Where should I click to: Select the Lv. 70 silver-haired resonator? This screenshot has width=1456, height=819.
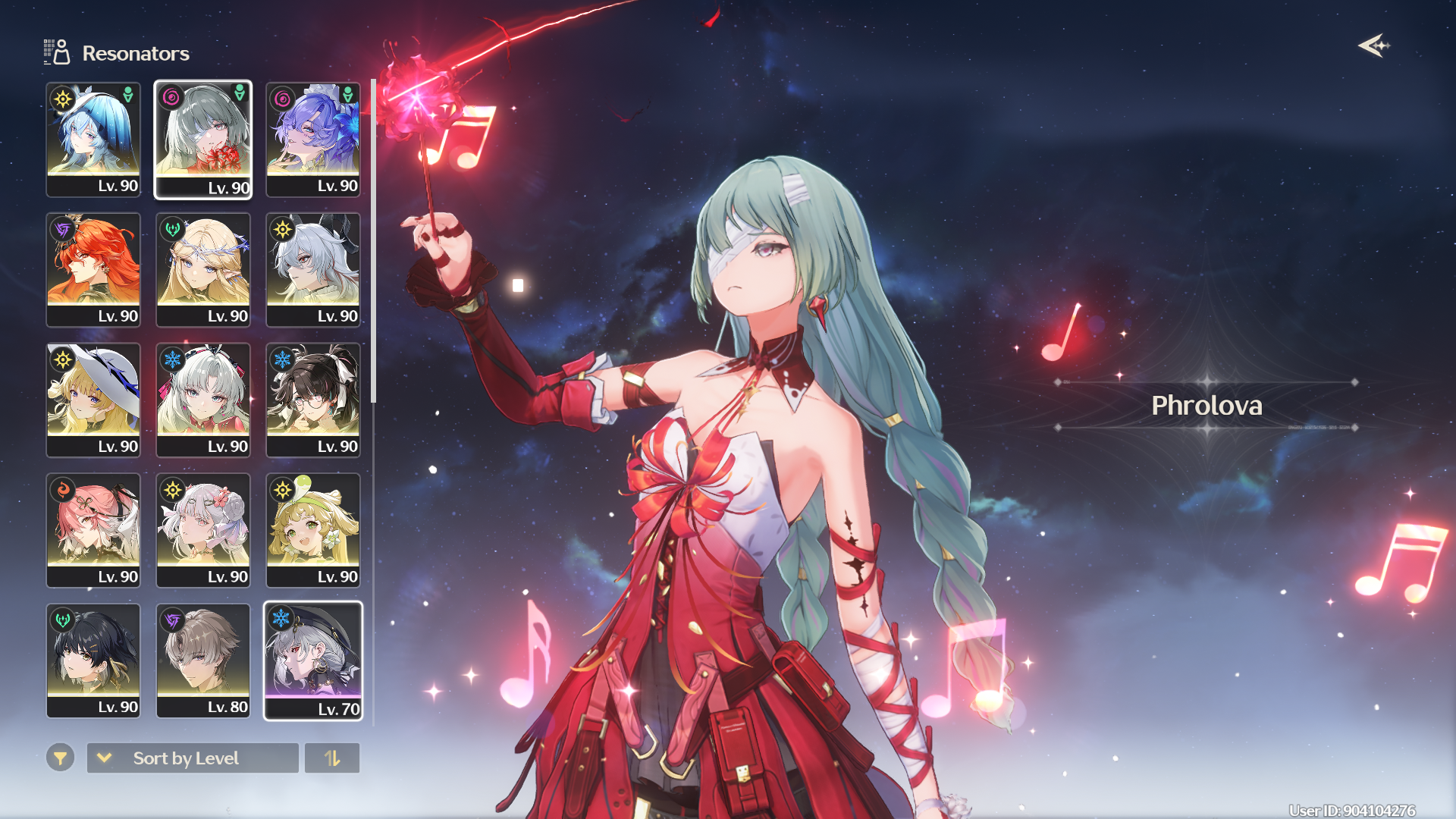313,661
